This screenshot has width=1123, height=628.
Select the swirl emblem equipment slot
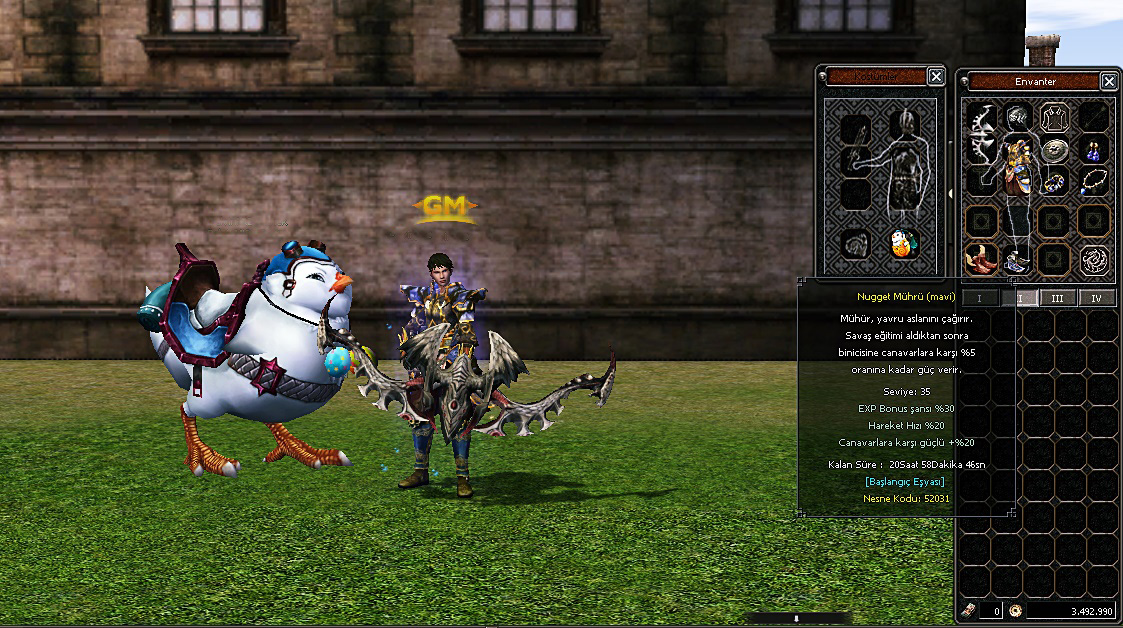pyautogui.click(x=1093, y=260)
